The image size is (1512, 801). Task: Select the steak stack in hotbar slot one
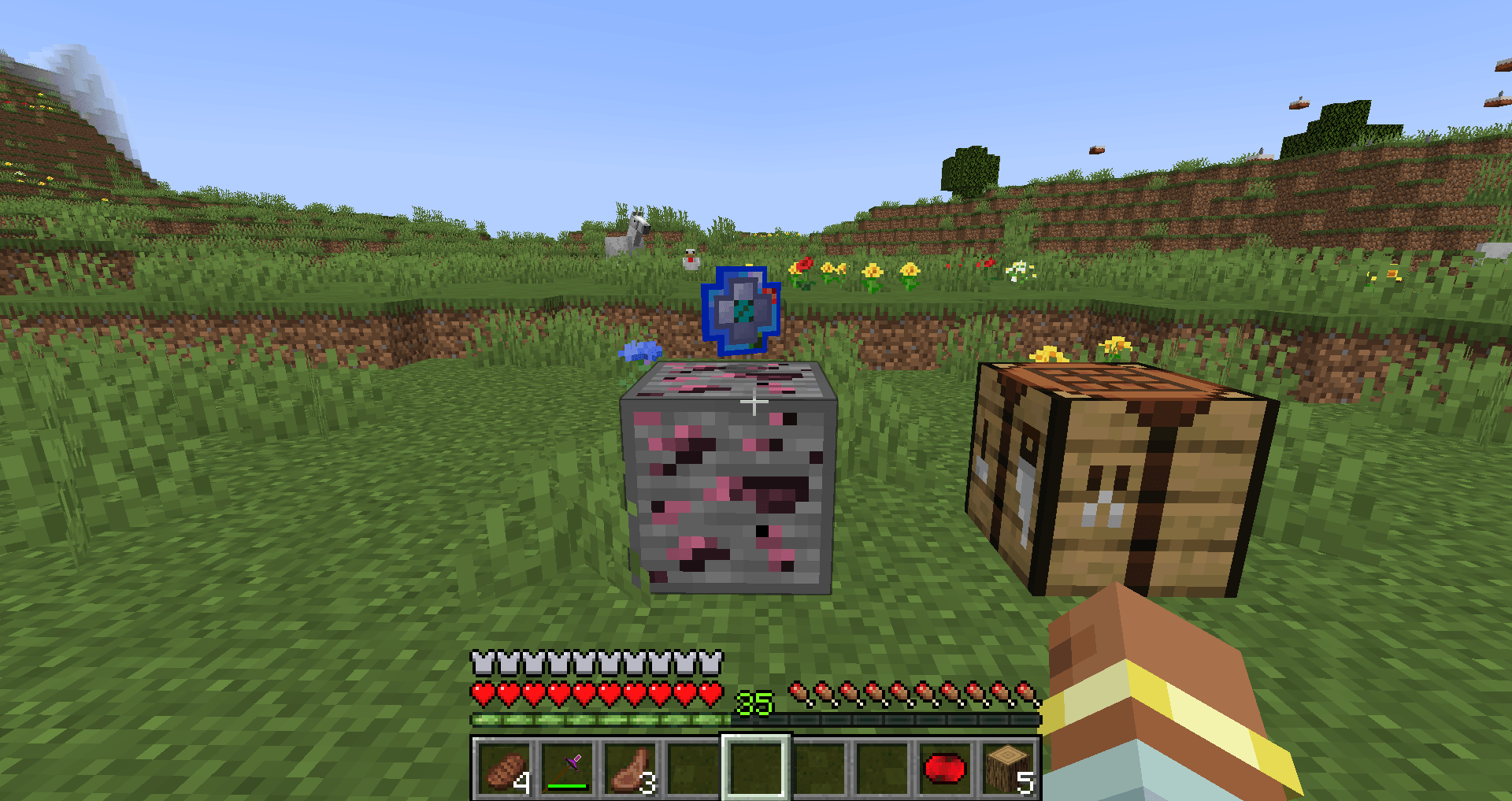(x=504, y=768)
